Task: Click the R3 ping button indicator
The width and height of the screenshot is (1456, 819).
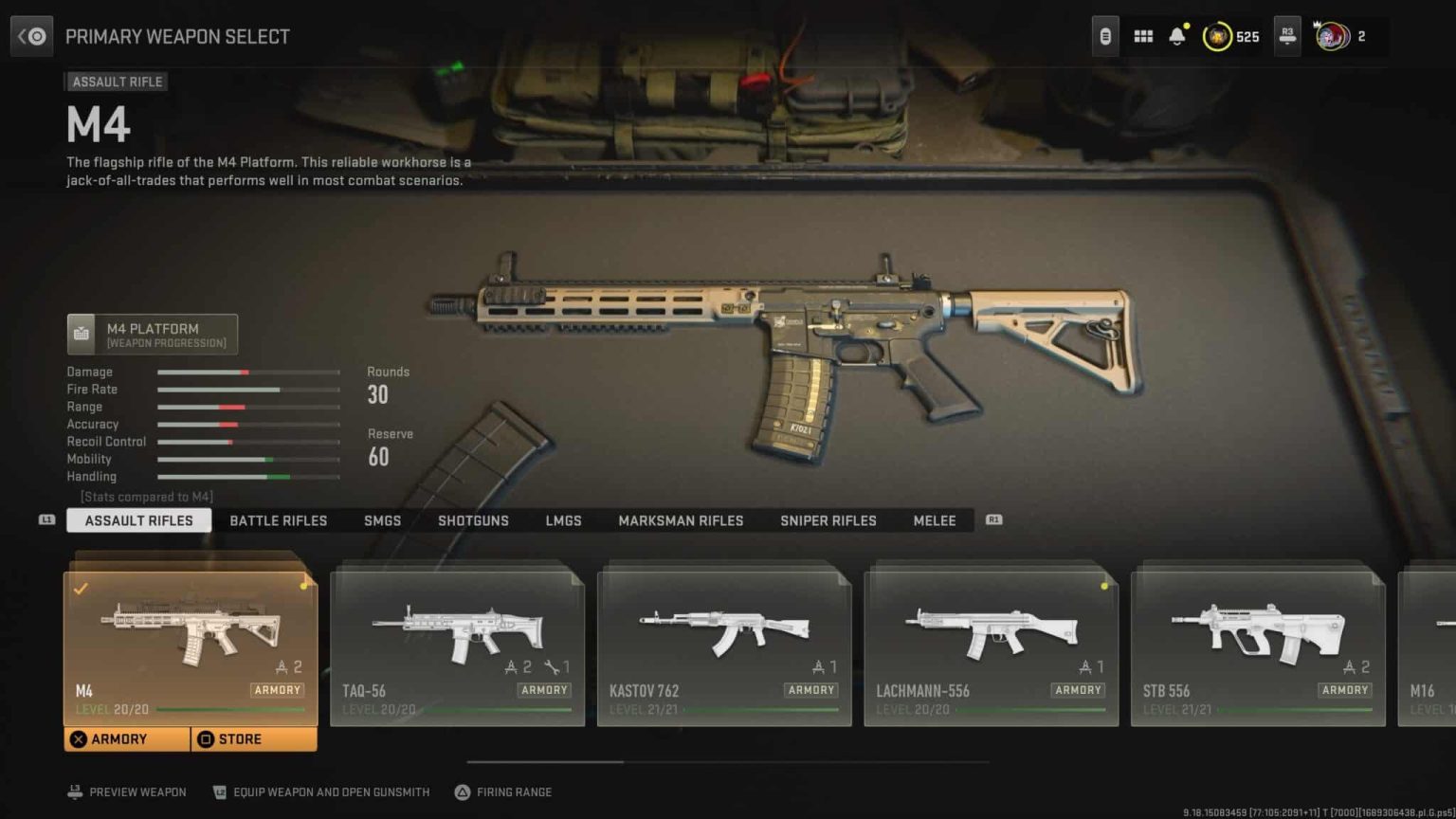Action: click(1286, 35)
